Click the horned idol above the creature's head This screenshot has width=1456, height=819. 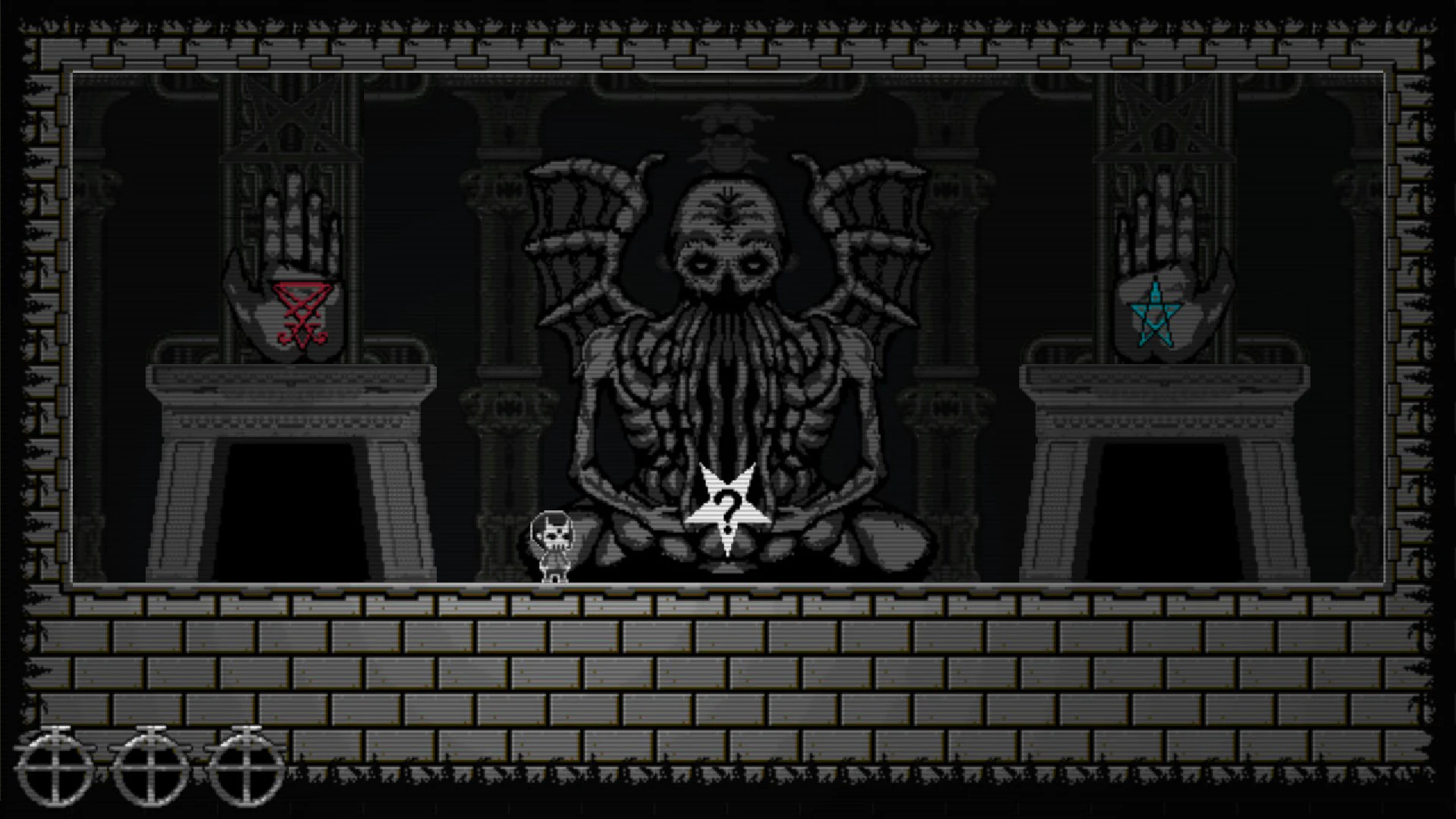click(x=726, y=136)
